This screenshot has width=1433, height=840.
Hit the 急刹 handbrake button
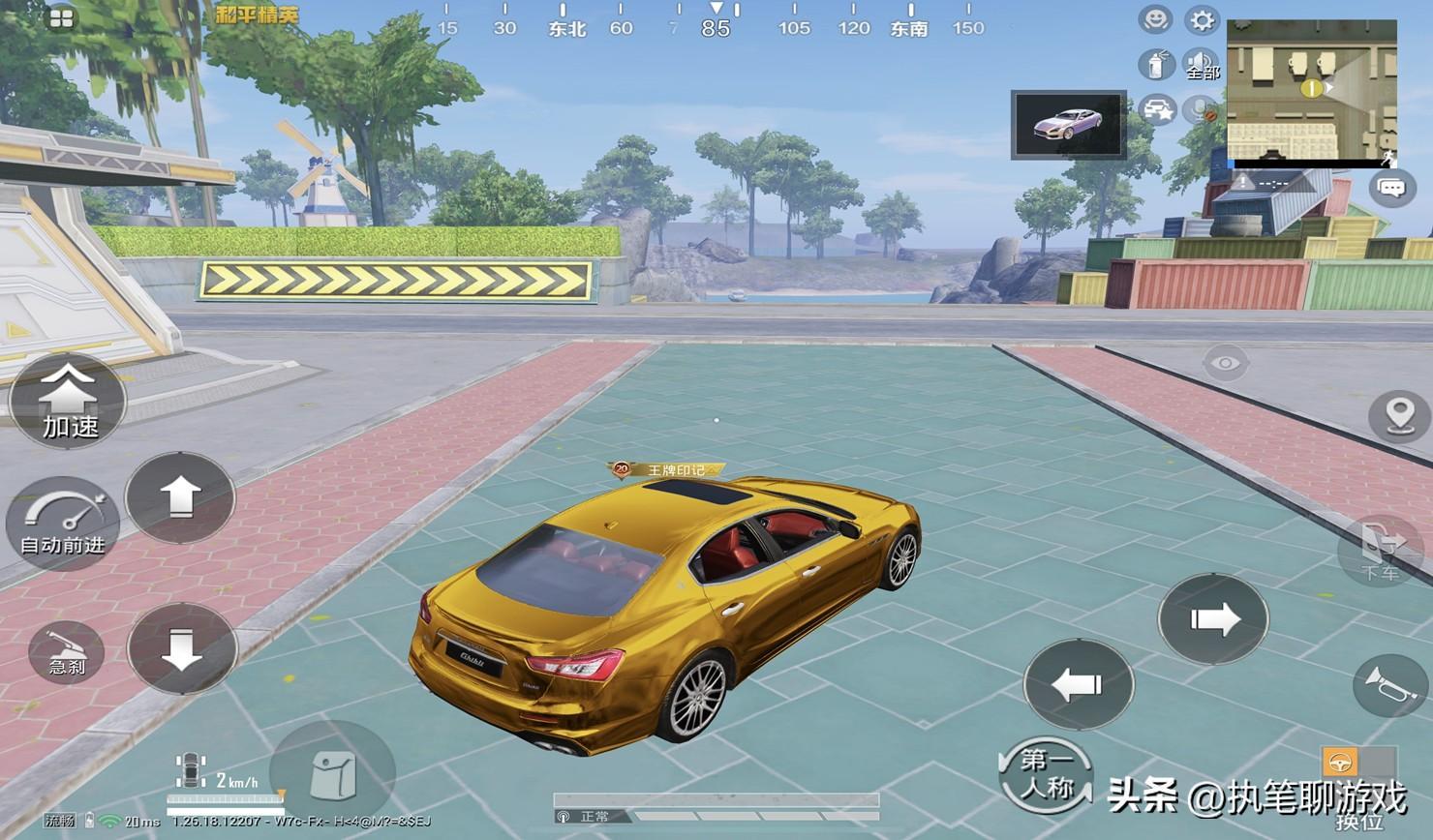tap(67, 652)
